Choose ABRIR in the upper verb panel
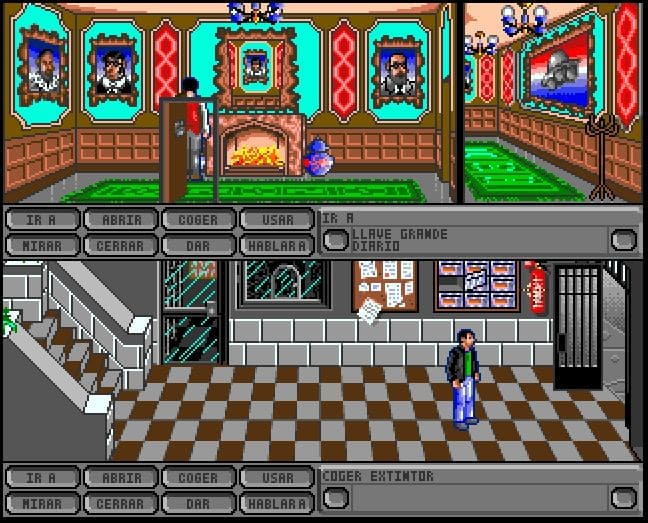648x523 pixels. click(119, 220)
